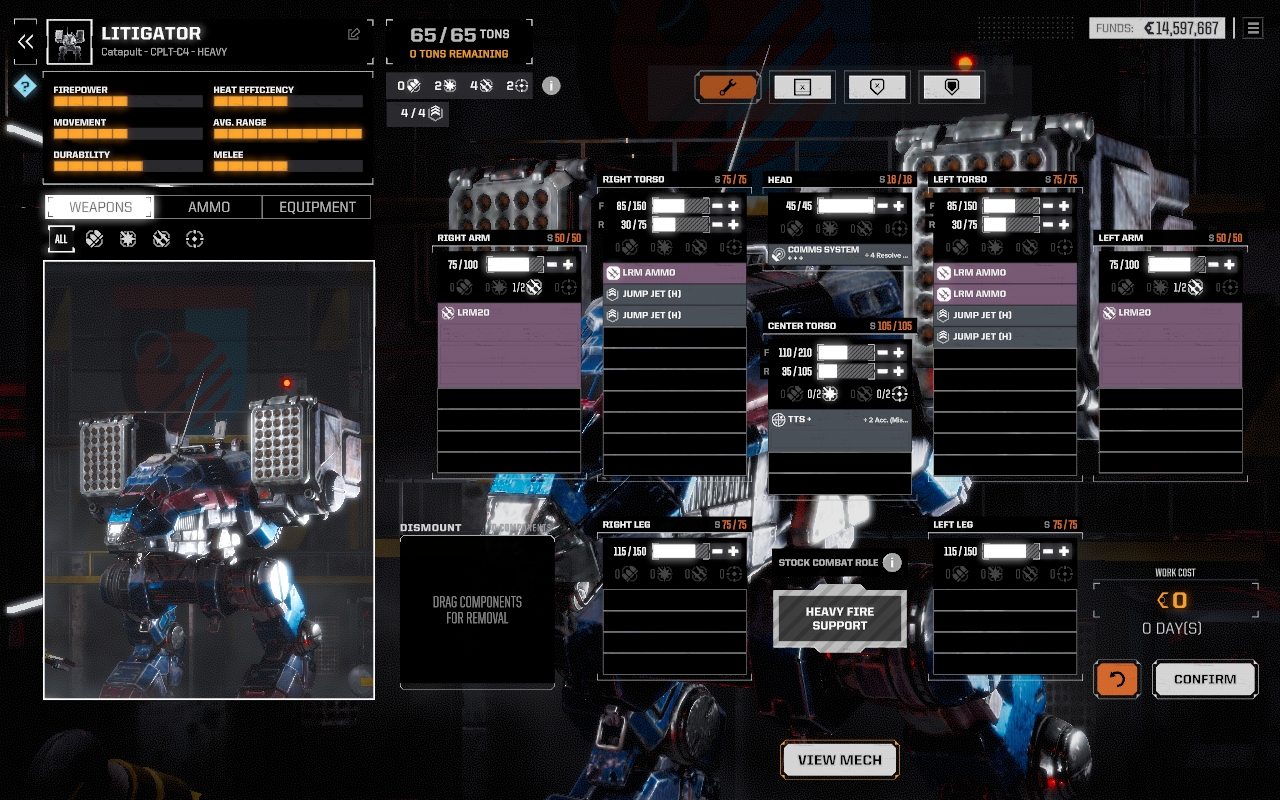Open the blue question mark help

[25, 88]
